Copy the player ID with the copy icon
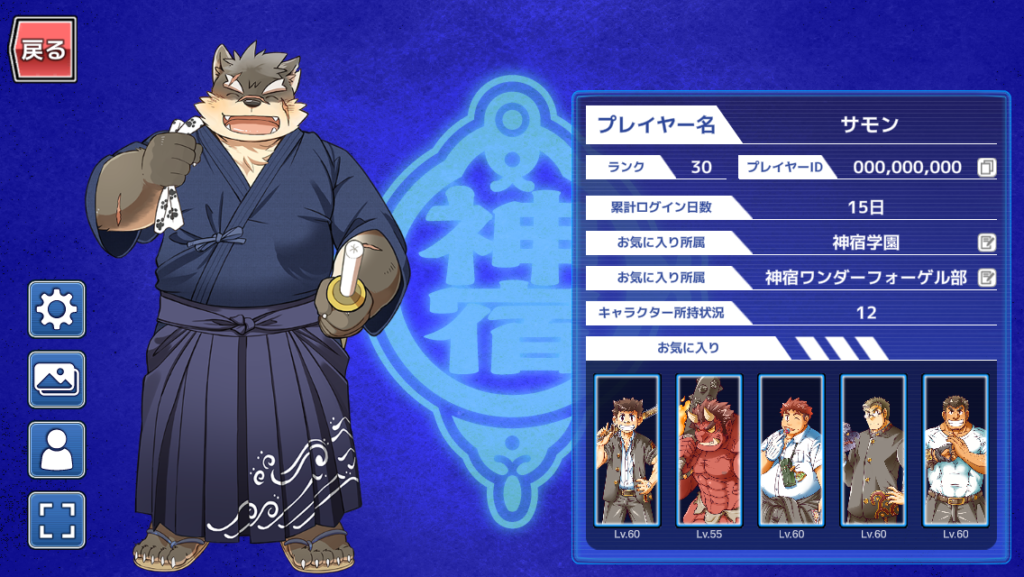This screenshot has width=1024, height=577. 986,167
